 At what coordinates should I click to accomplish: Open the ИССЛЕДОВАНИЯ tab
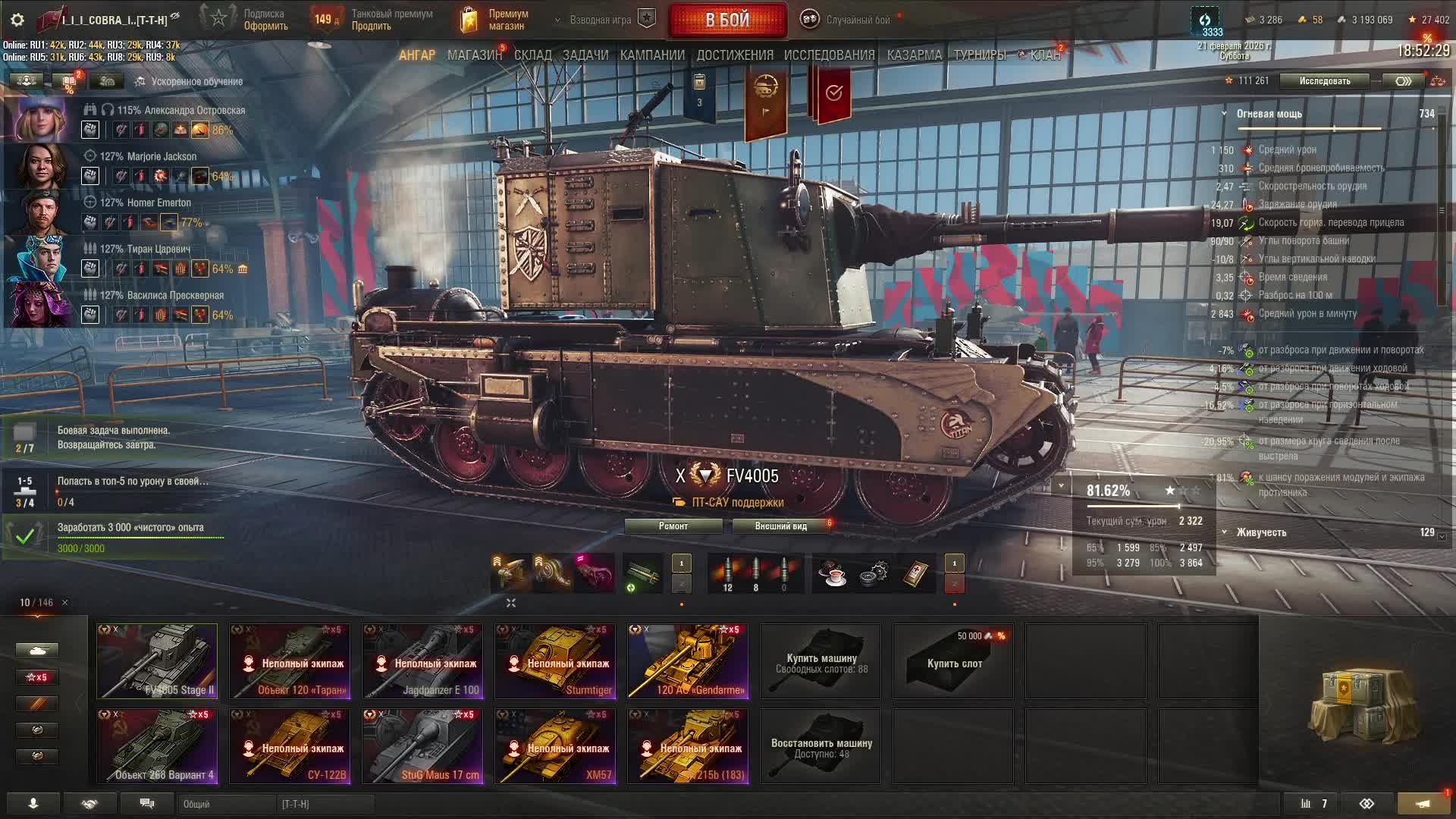[829, 55]
